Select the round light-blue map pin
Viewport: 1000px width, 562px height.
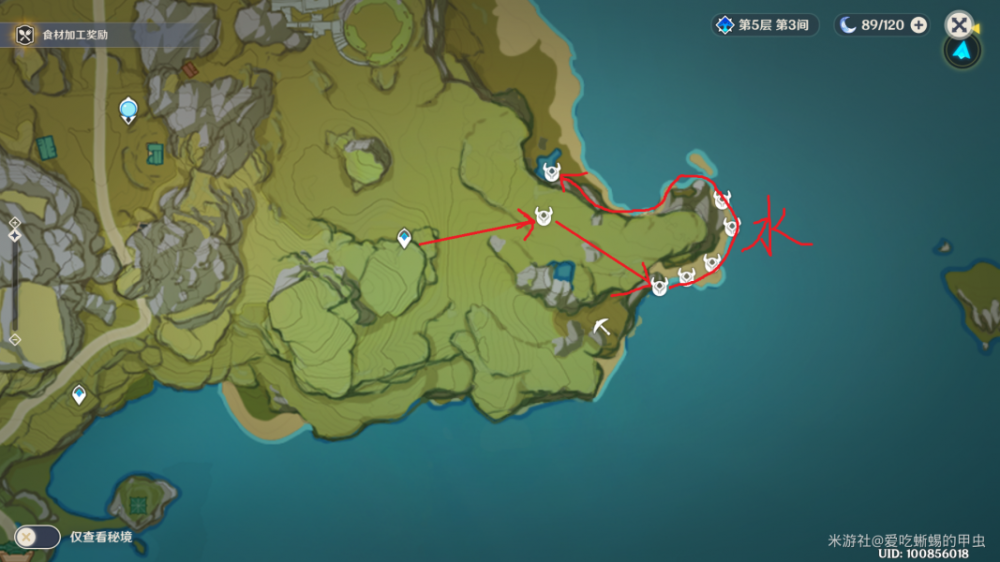point(128,110)
